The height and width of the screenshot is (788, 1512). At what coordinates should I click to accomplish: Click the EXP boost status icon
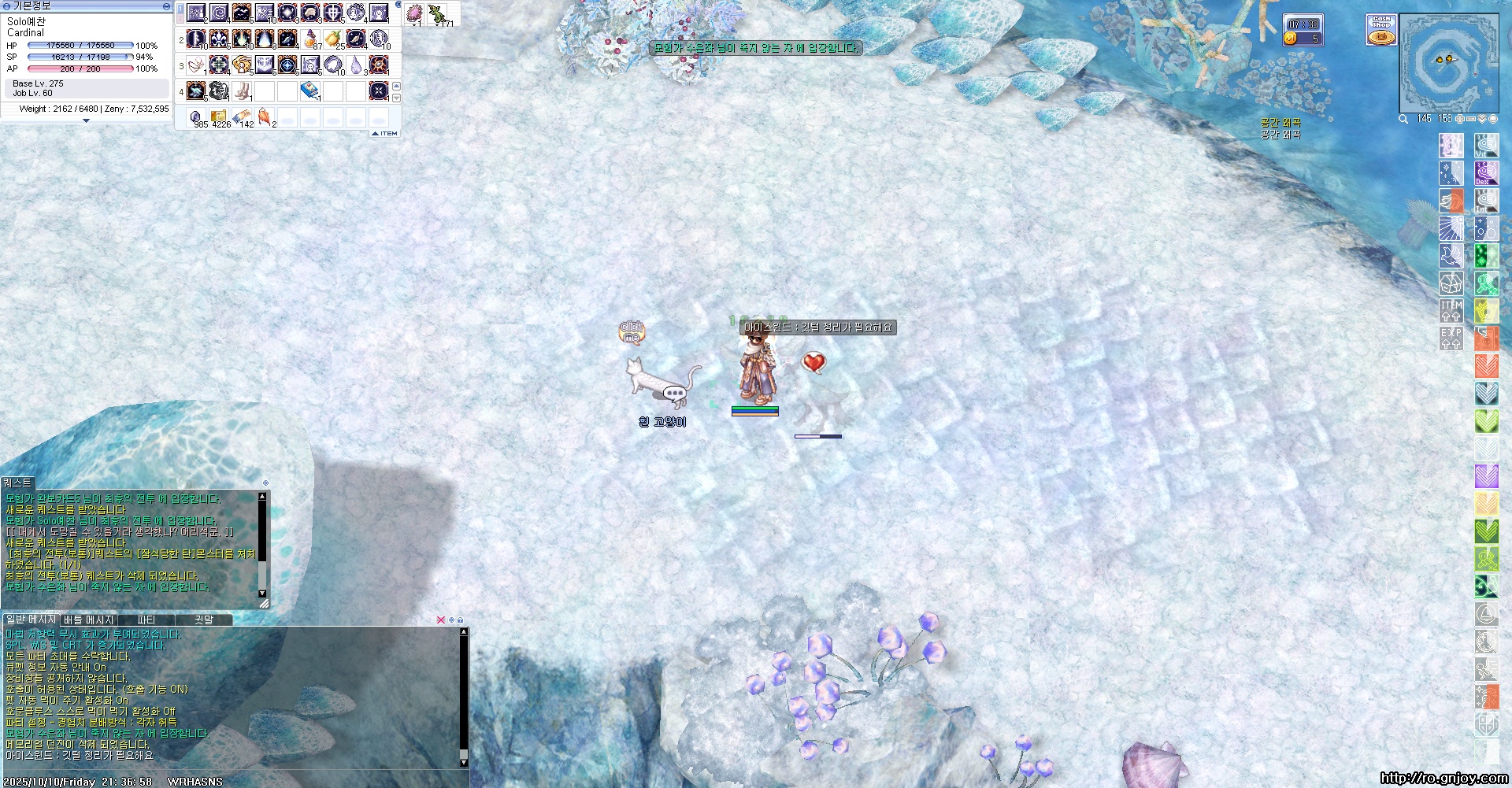click(1451, 339)
